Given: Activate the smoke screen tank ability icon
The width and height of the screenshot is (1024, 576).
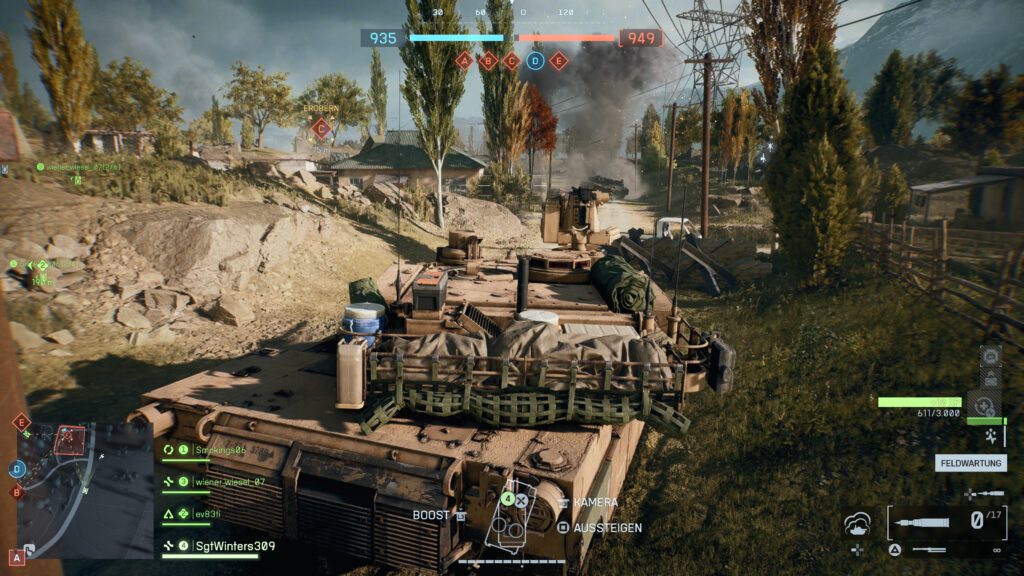Looking at the screenshot, I should [x=858, y=524].
